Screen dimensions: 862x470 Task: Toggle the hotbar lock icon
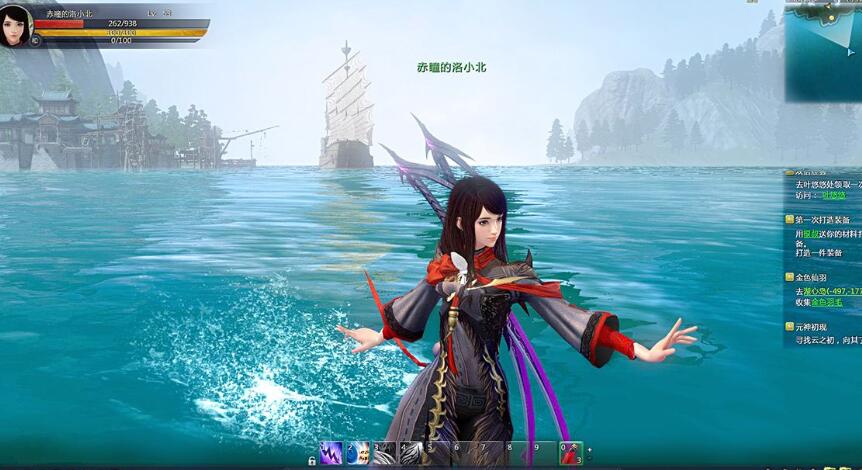312,460
